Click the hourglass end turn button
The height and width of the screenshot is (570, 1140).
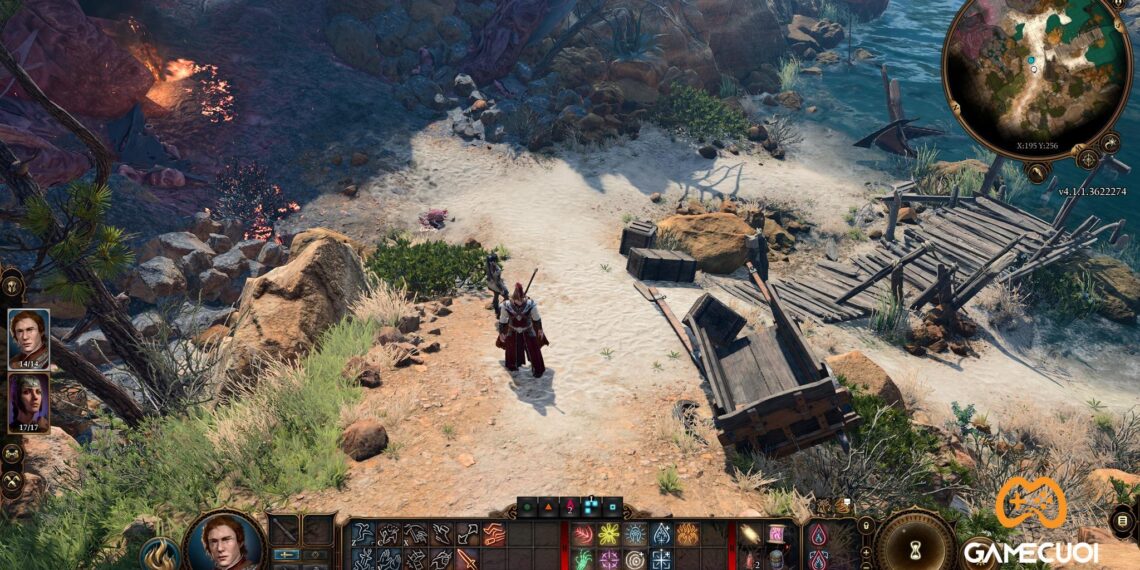click(912, 546)
